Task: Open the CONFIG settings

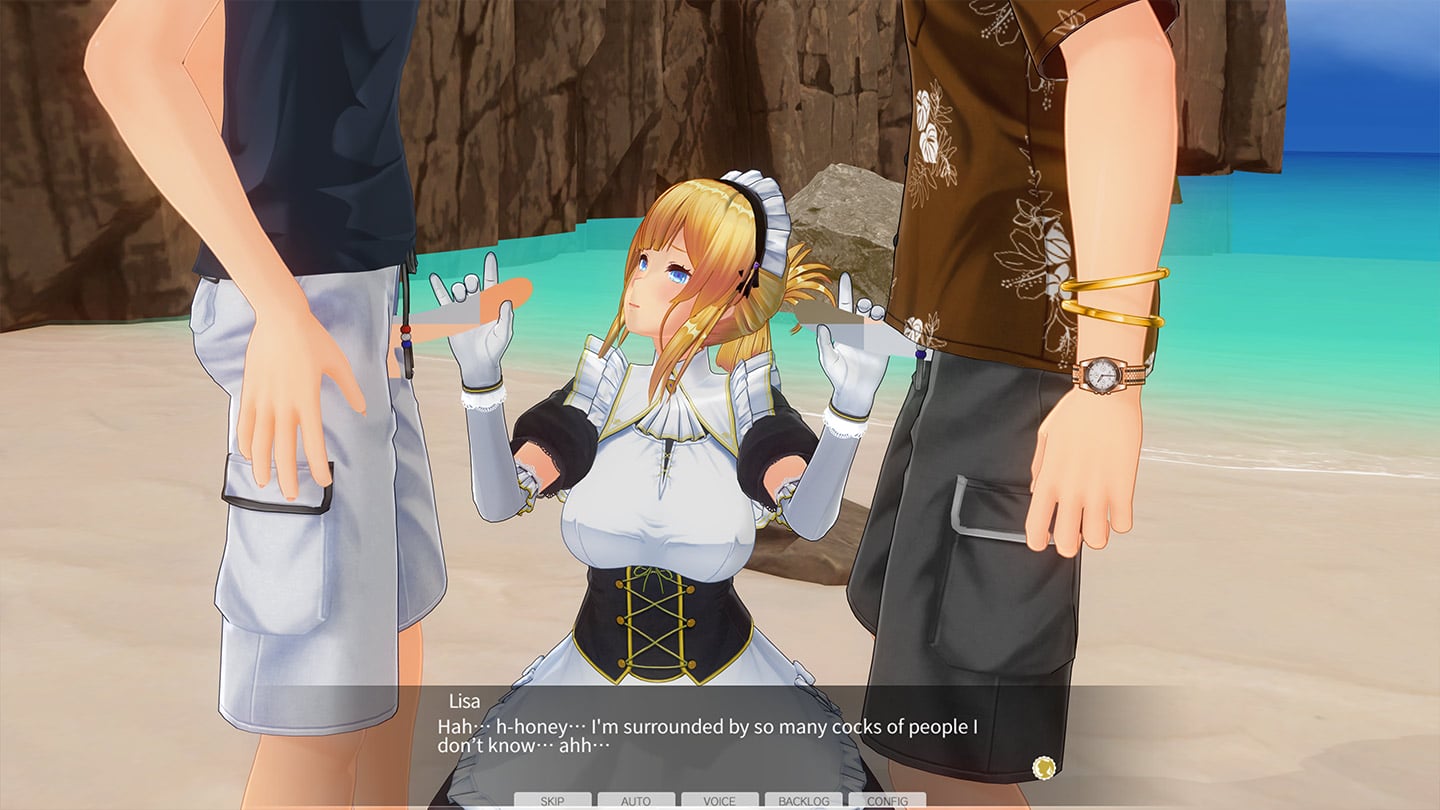Action: click(x=887, y=801)
